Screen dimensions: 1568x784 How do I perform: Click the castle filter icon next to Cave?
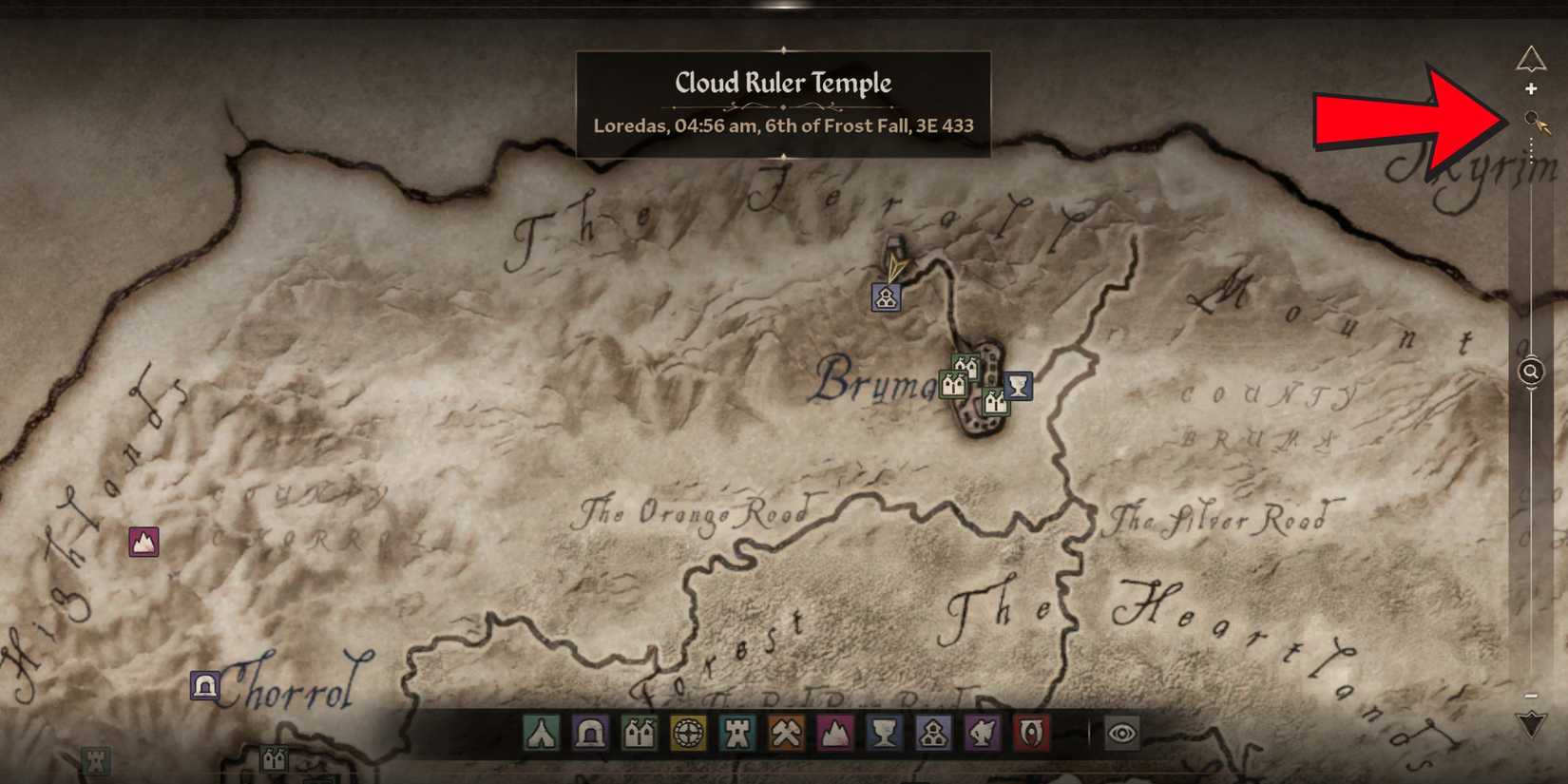[x=640, y=733]
